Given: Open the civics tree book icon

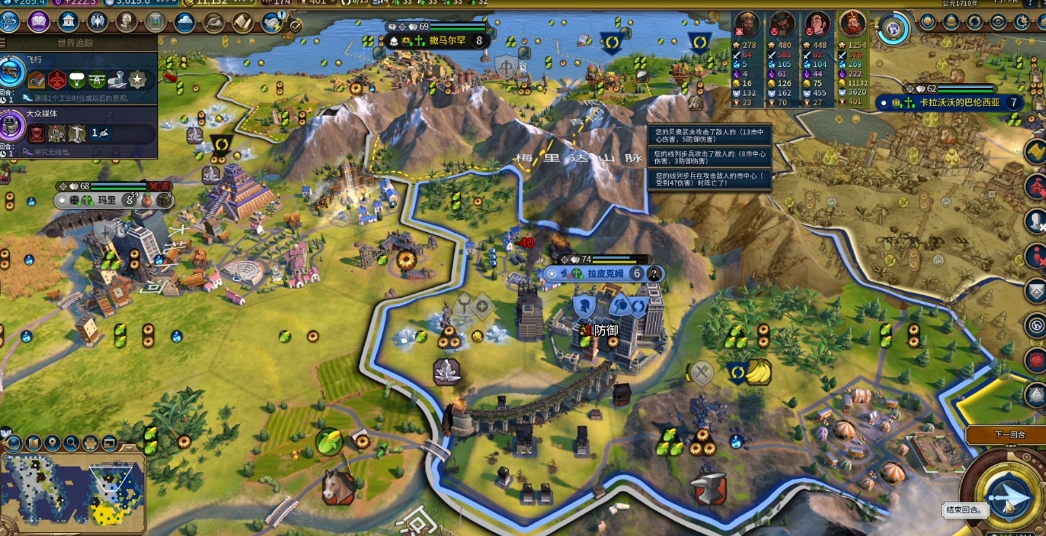Looking at the screenshot, I should (x=39, y=21).
